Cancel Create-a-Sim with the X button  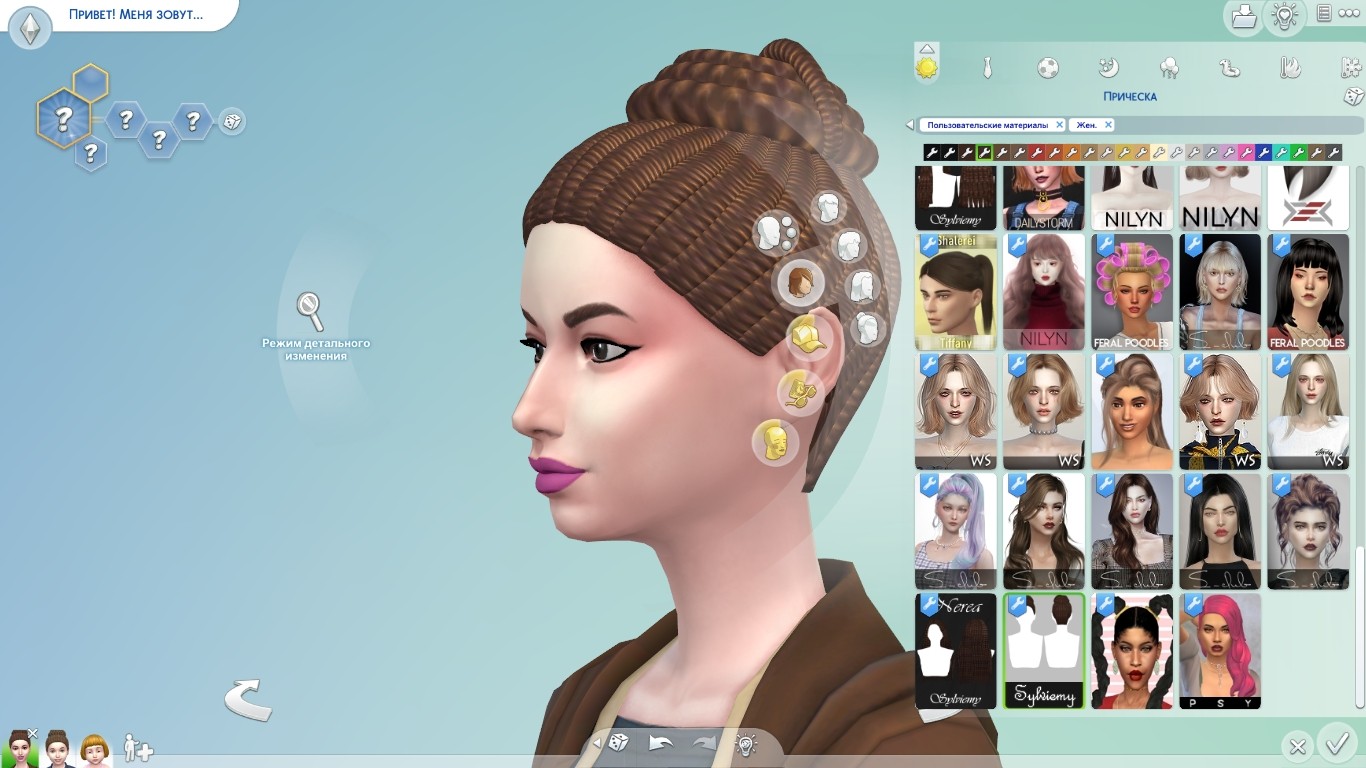(x=1297, y=746)
